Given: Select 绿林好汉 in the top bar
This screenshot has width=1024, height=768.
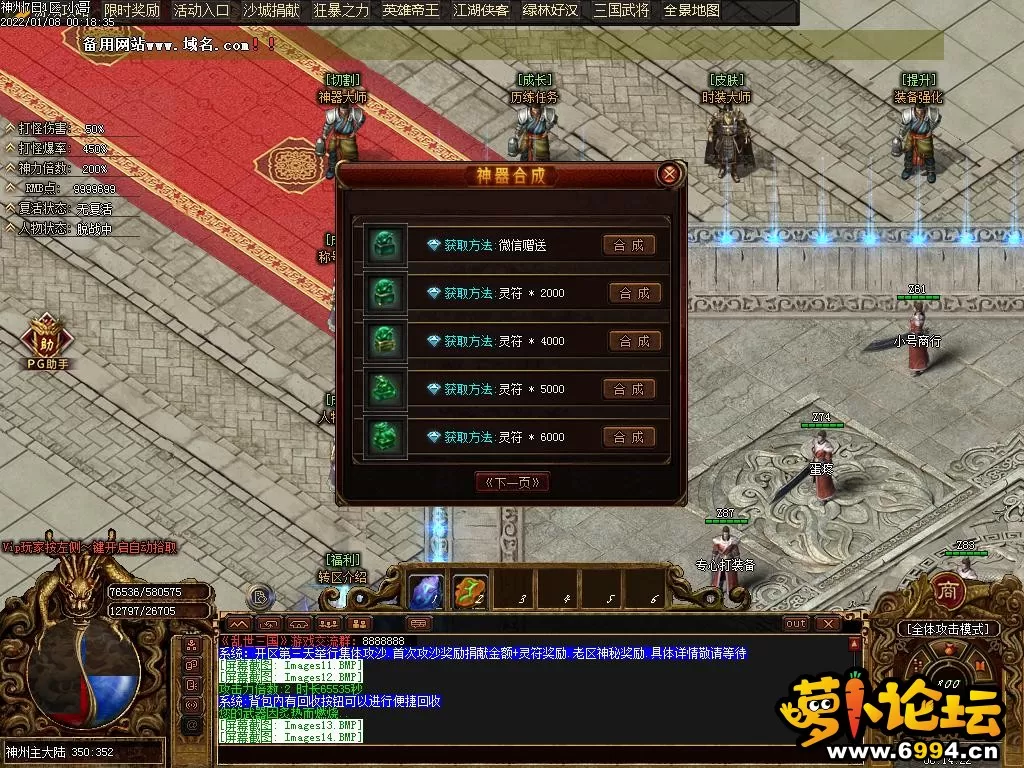Looking at the screenshot, I should 551,11.
